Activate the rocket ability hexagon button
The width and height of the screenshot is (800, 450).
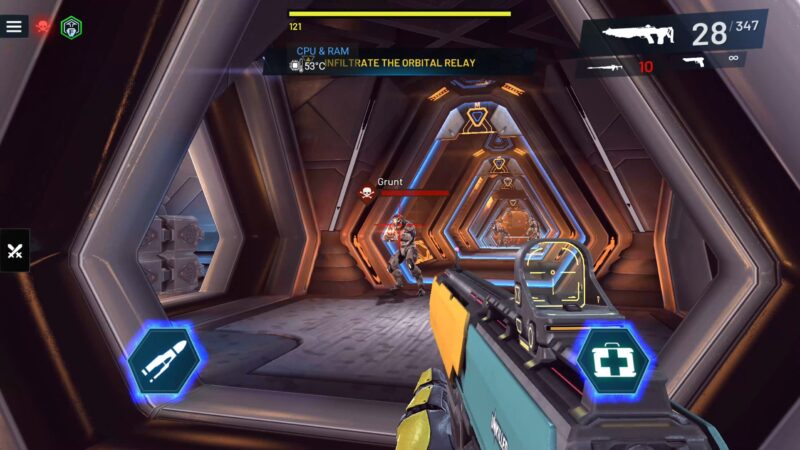162,361
